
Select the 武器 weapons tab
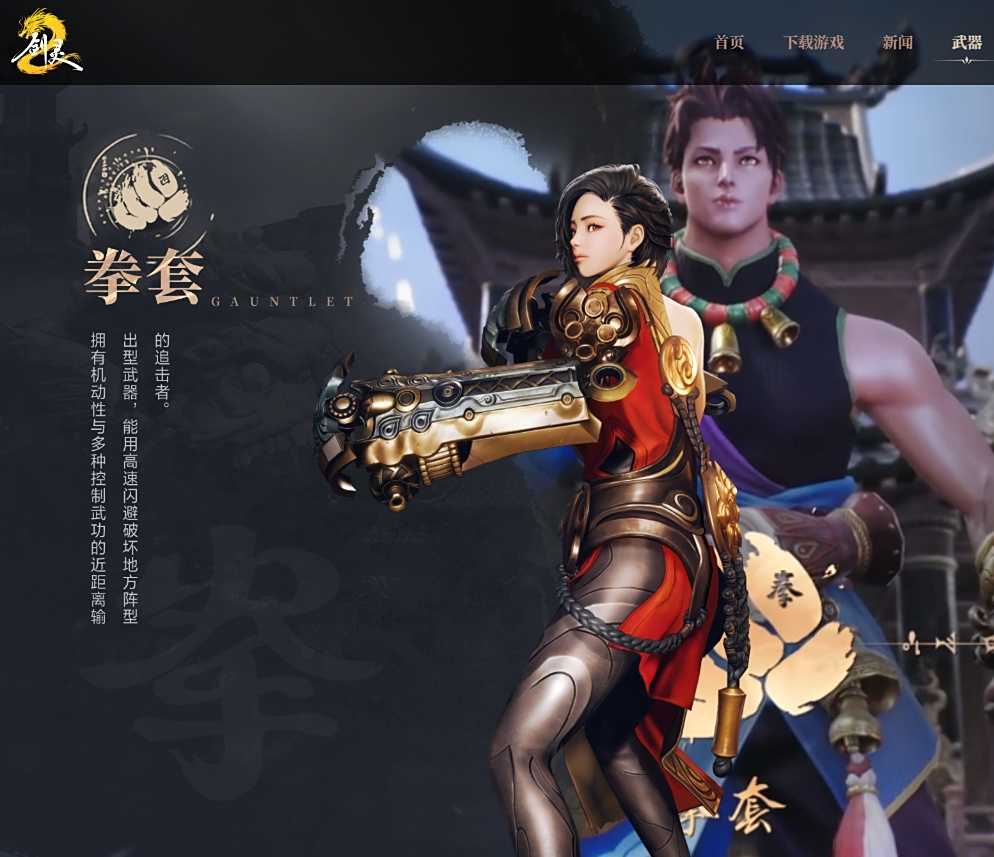click(x=966, y=43)
